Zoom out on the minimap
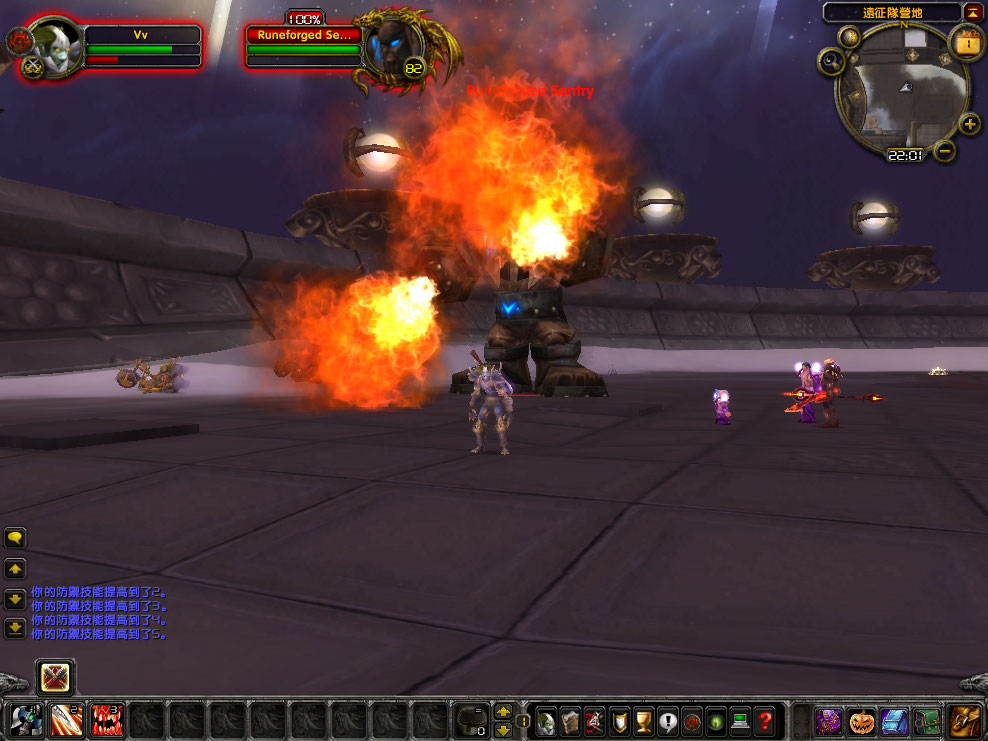 click(x=944, y=151)
